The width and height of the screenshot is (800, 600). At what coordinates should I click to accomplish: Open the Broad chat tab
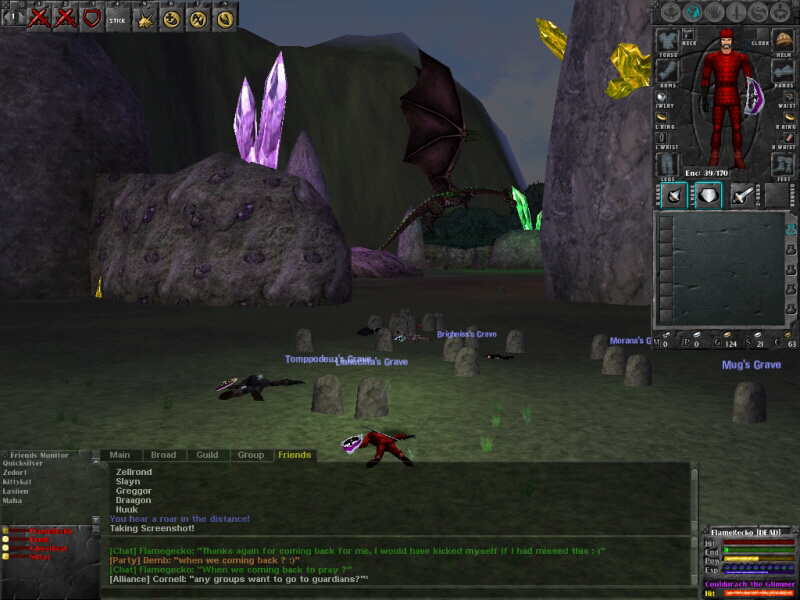(163, 455)
